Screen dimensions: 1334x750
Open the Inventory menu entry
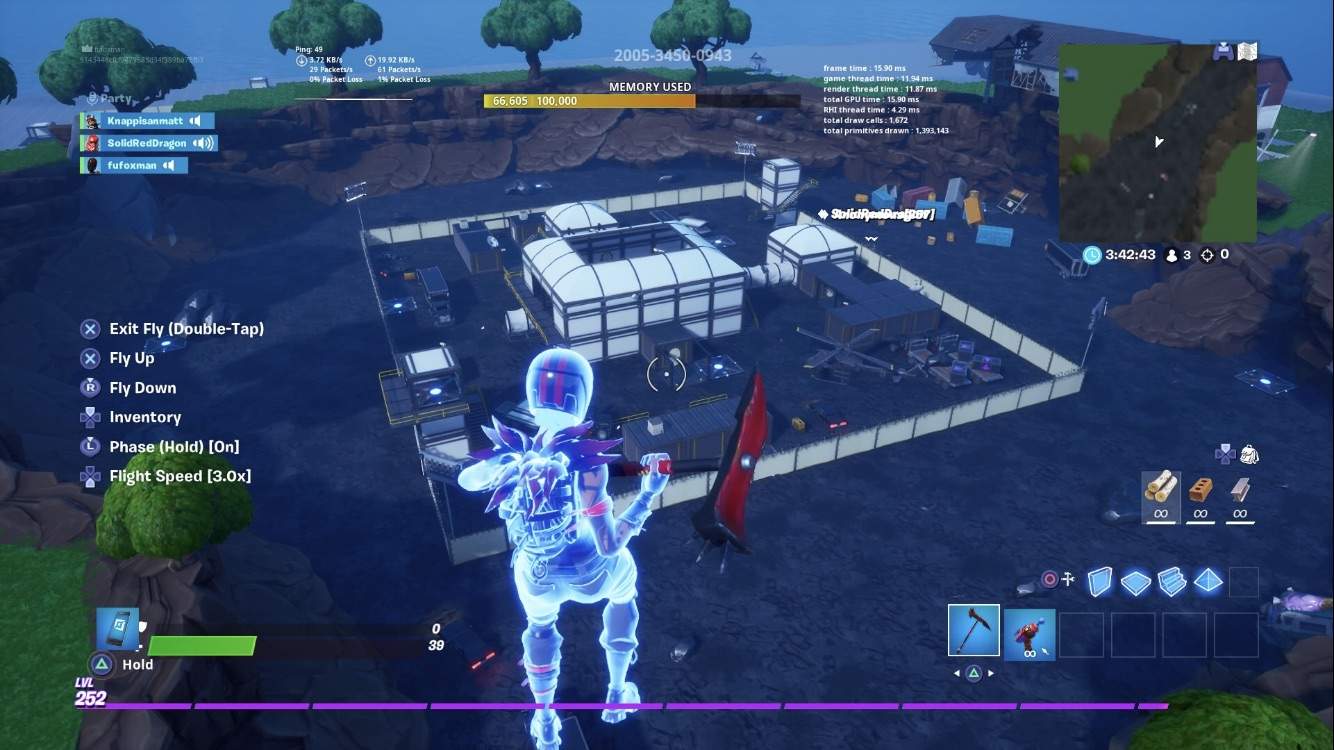[x=146, y=417]
